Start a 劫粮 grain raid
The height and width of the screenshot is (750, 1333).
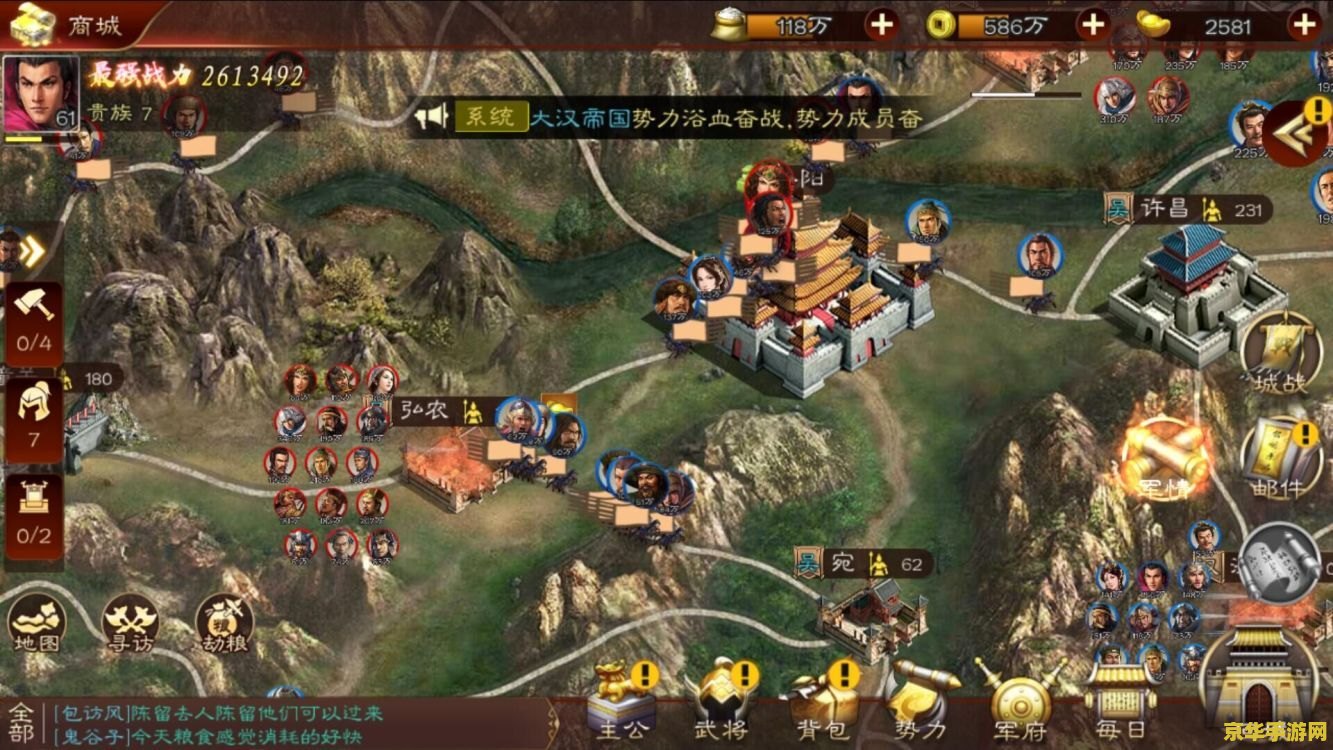coord(224,624)
